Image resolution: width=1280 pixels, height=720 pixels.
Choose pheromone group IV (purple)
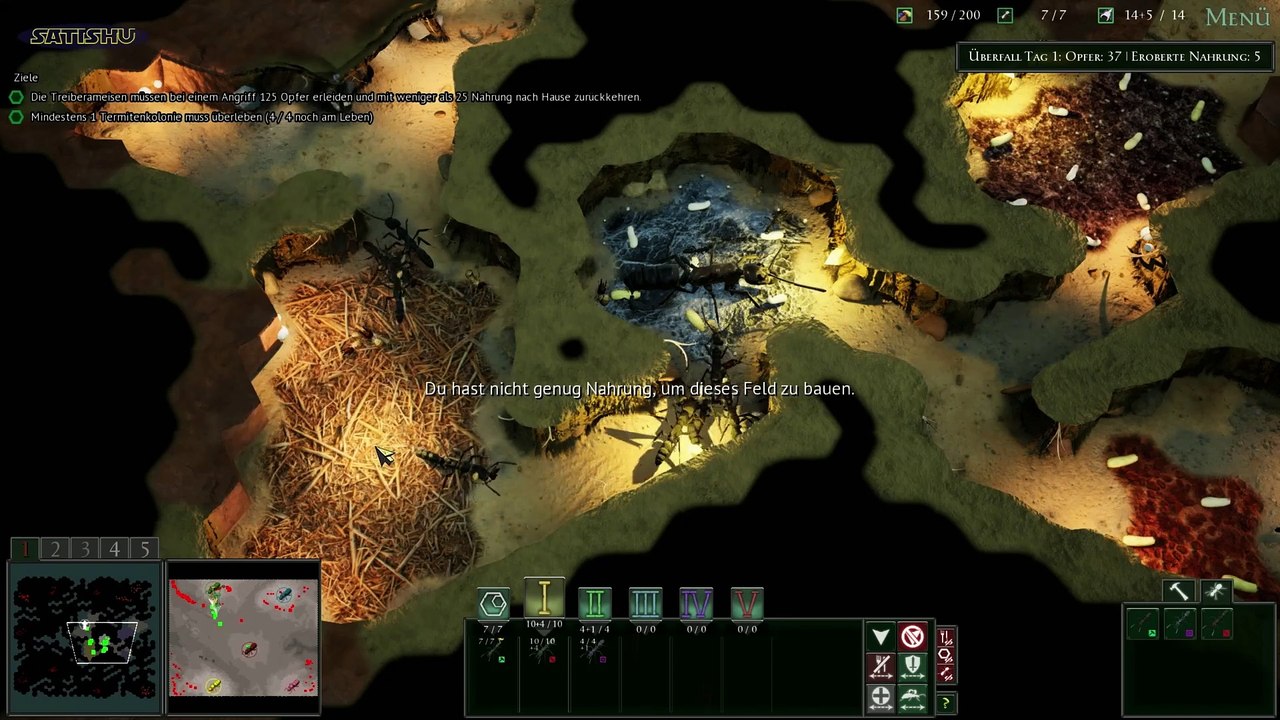[696, 603]
